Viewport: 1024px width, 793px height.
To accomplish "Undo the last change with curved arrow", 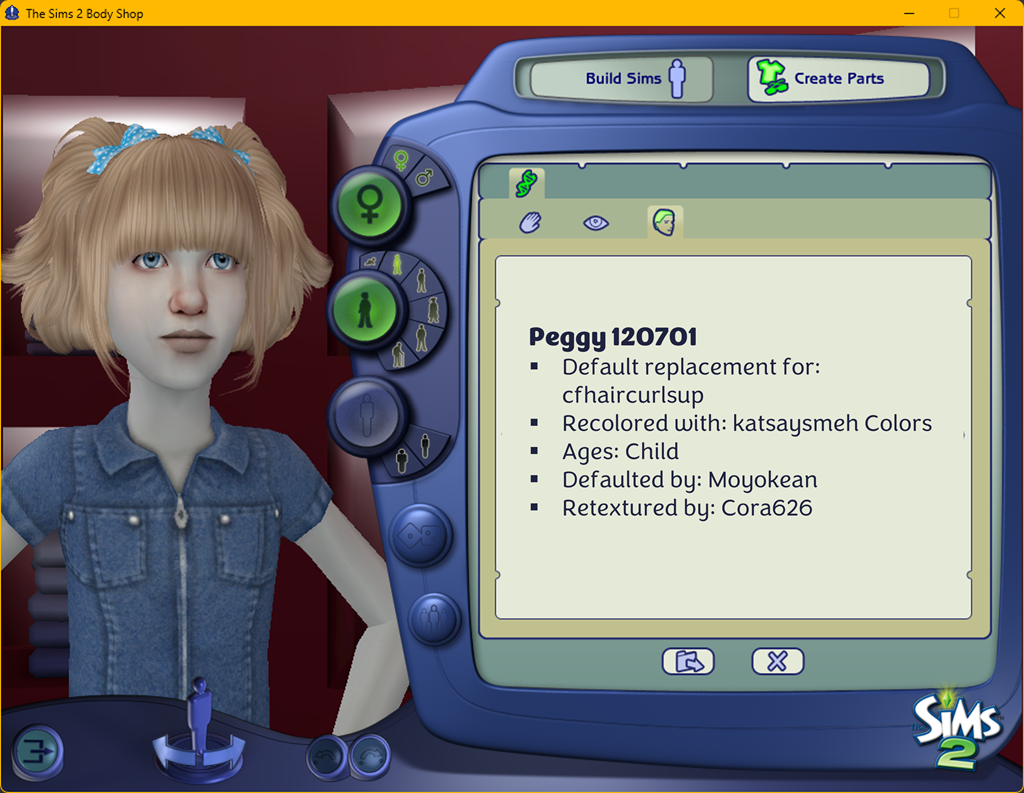I will pos(327,757).
